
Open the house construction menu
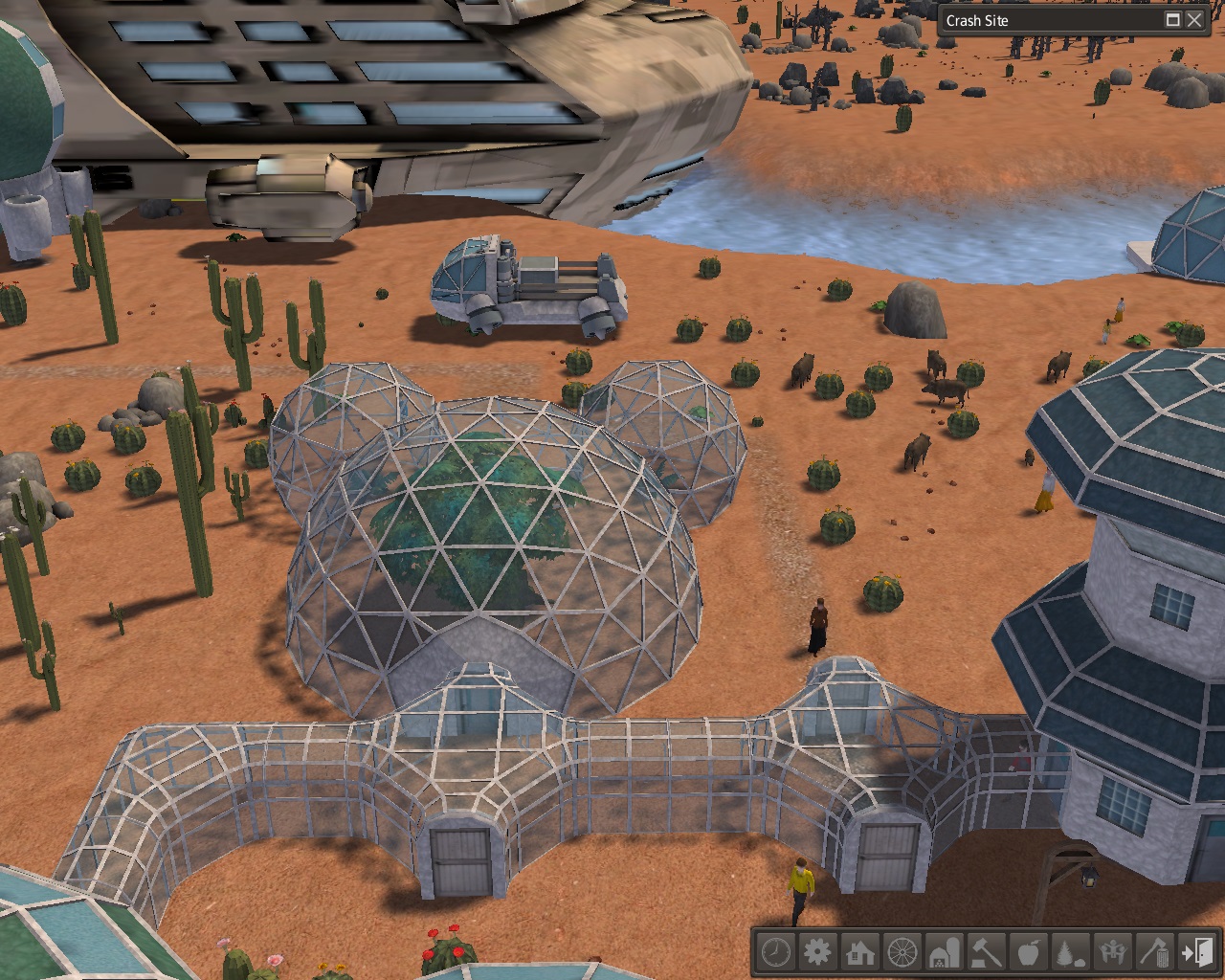click(x=860, y=952)
